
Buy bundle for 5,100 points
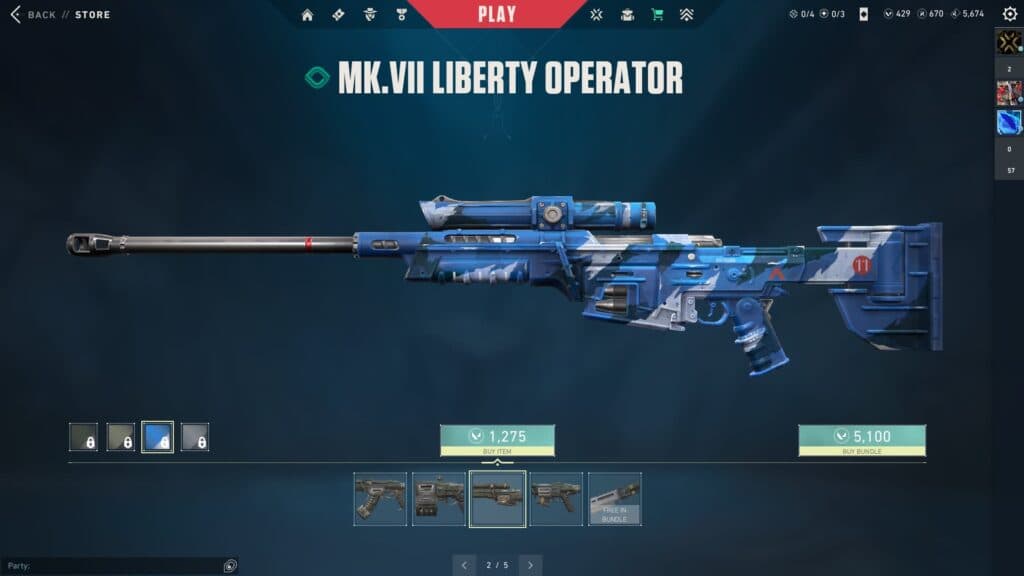(861, 439)
